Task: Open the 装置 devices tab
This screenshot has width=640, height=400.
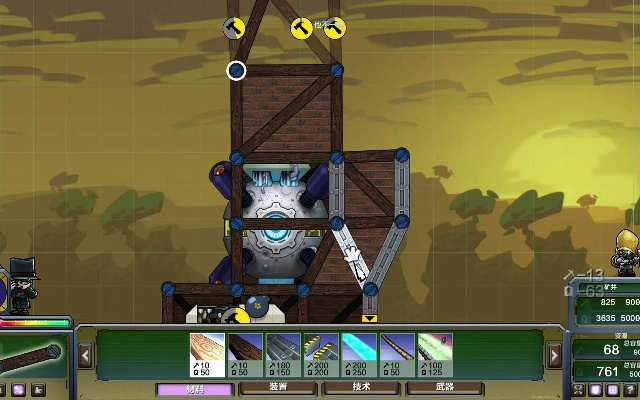Action: point(278,388)
